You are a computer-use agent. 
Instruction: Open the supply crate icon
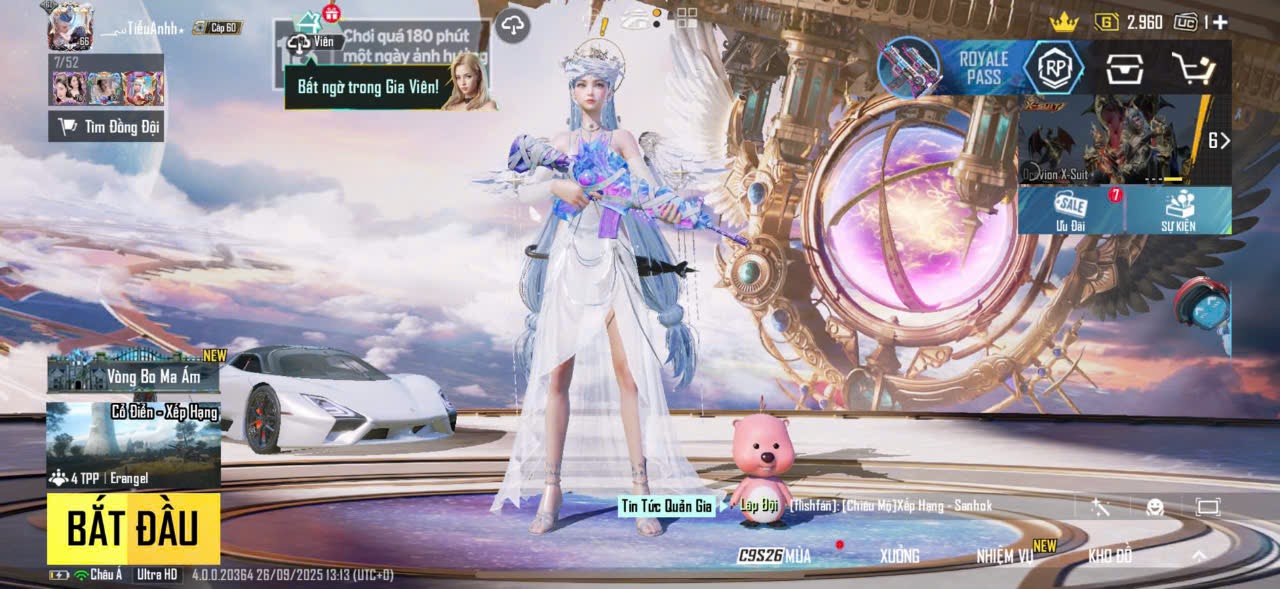click(1125, 68)
